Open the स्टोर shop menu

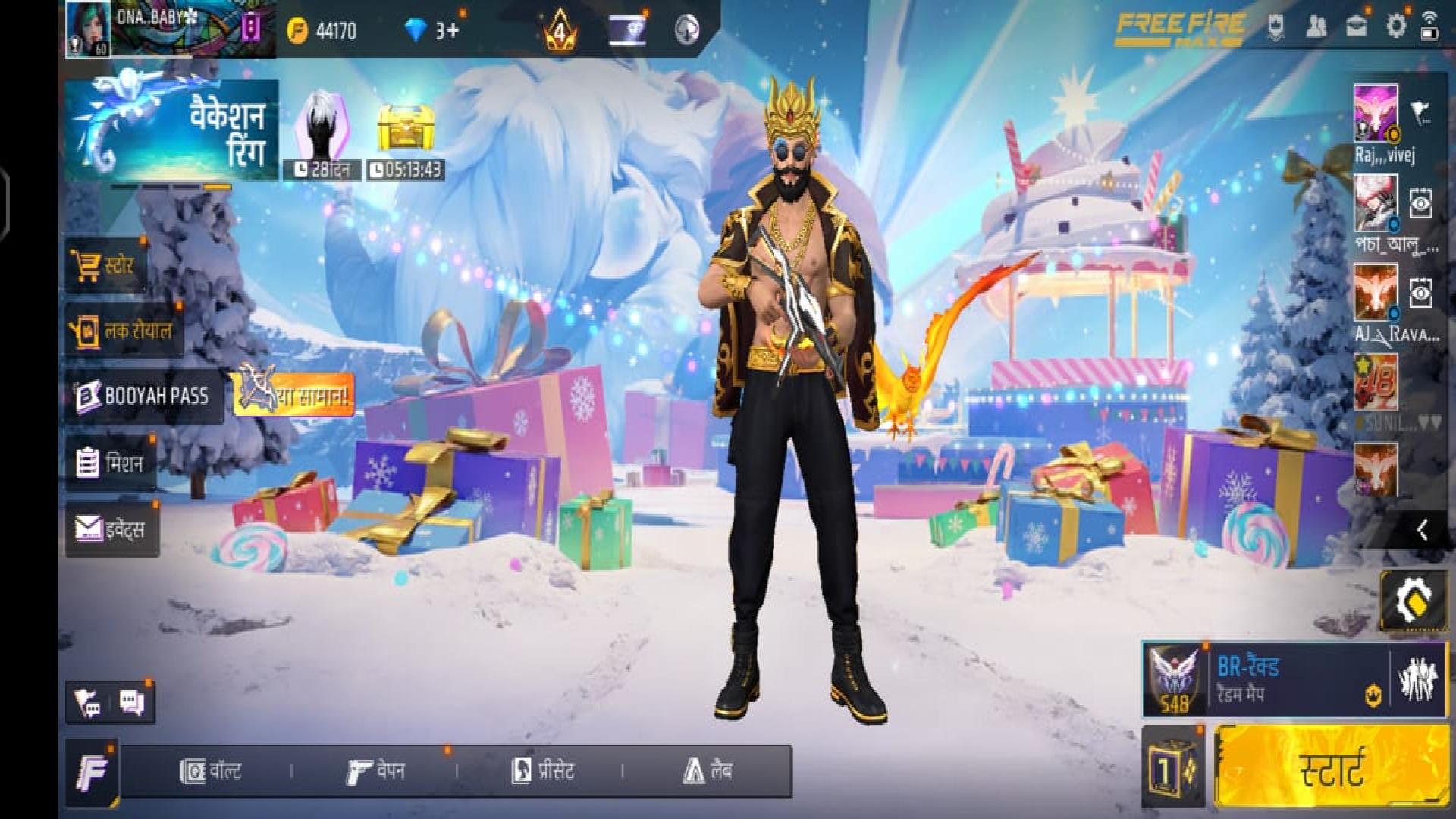106,266
